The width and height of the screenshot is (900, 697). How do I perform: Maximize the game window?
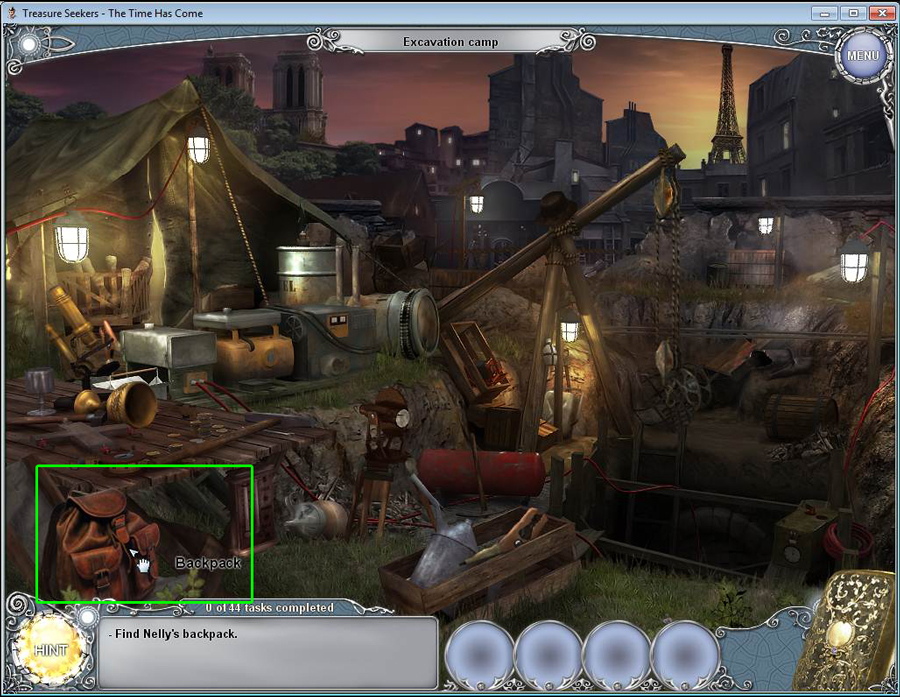[x=853, y=13]
